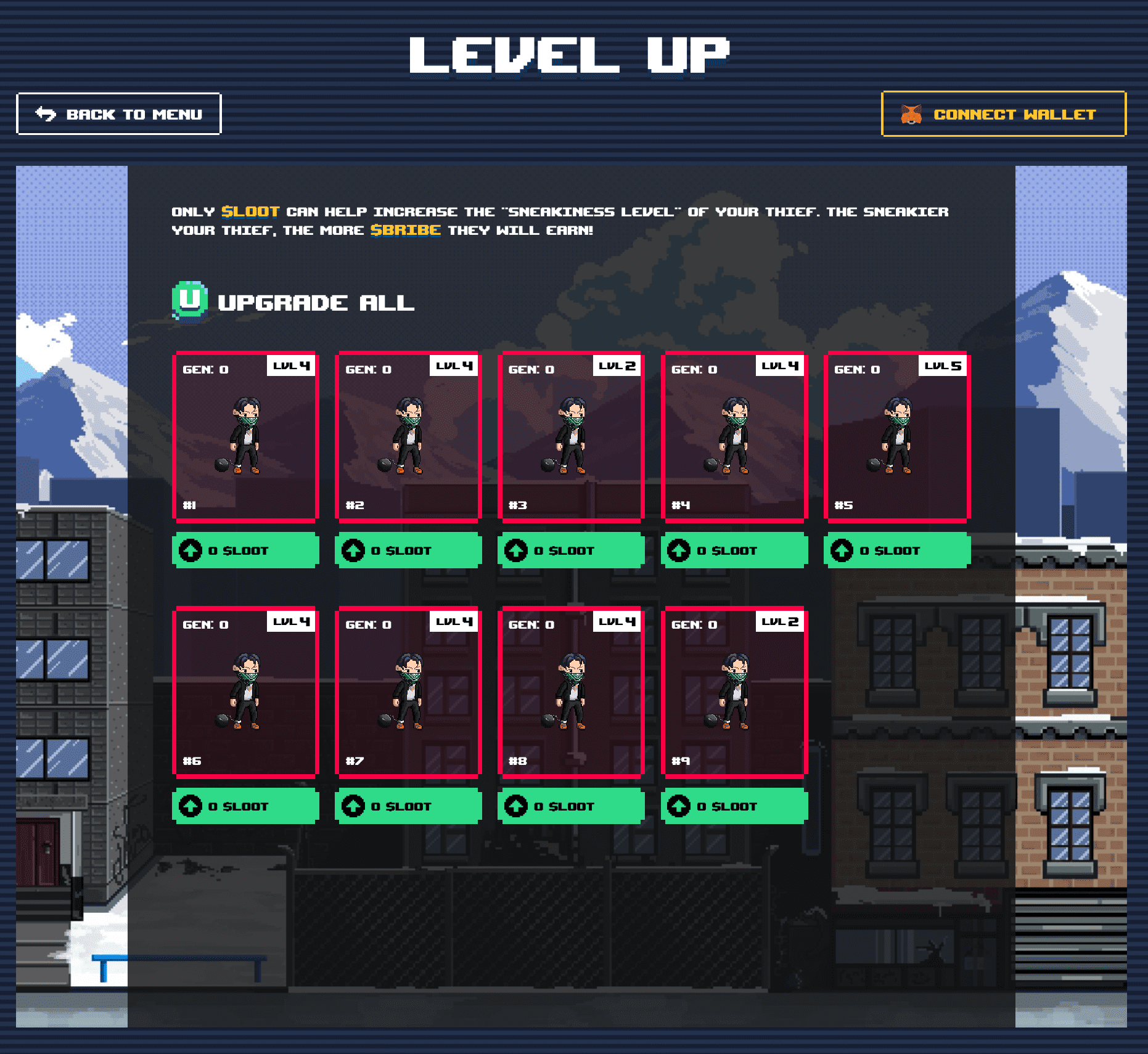Select thief card #6
Viewport: 1148px width, 1054px height.
coord(245,692)
